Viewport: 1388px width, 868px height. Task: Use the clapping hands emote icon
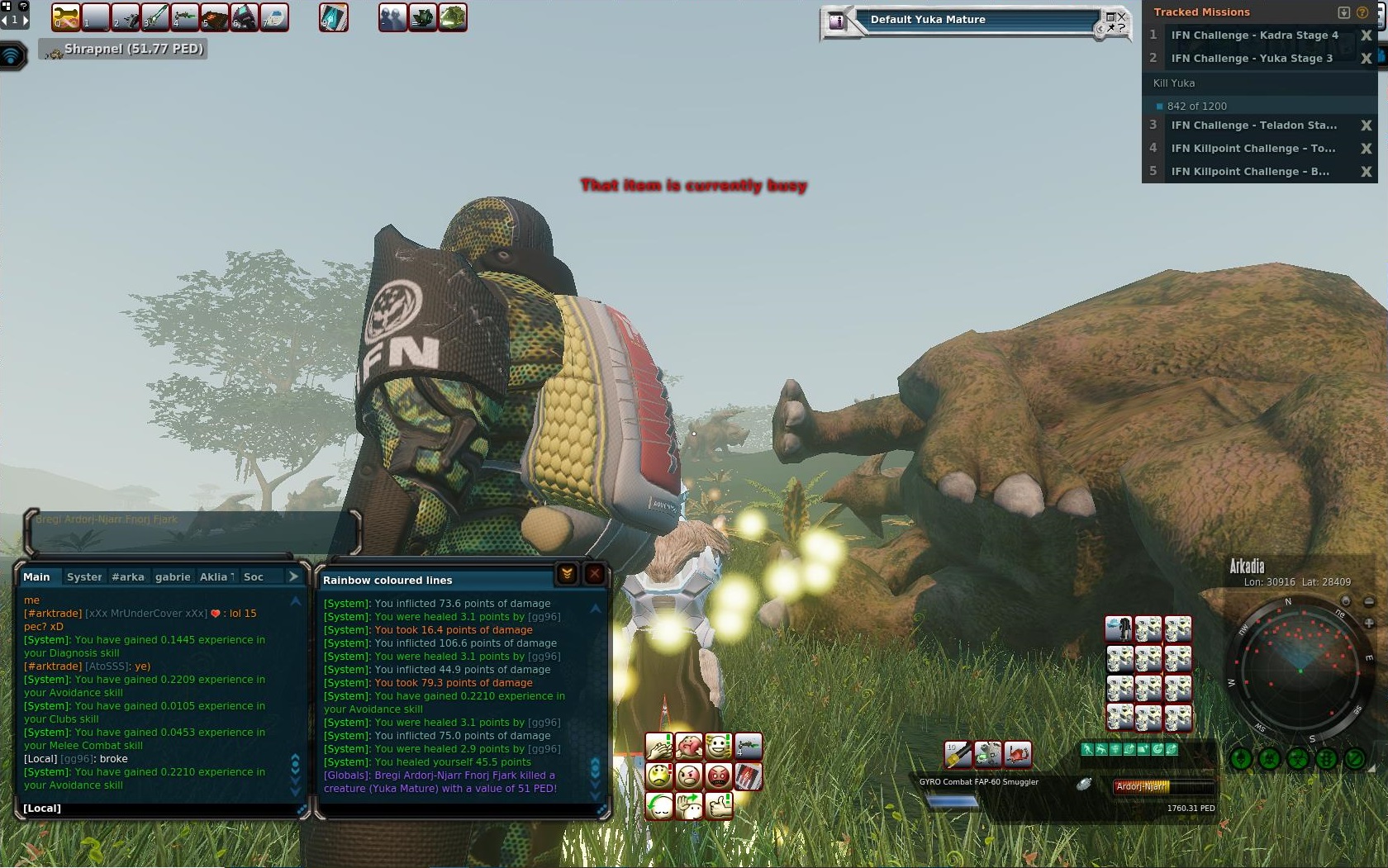[x=658, y=747]
